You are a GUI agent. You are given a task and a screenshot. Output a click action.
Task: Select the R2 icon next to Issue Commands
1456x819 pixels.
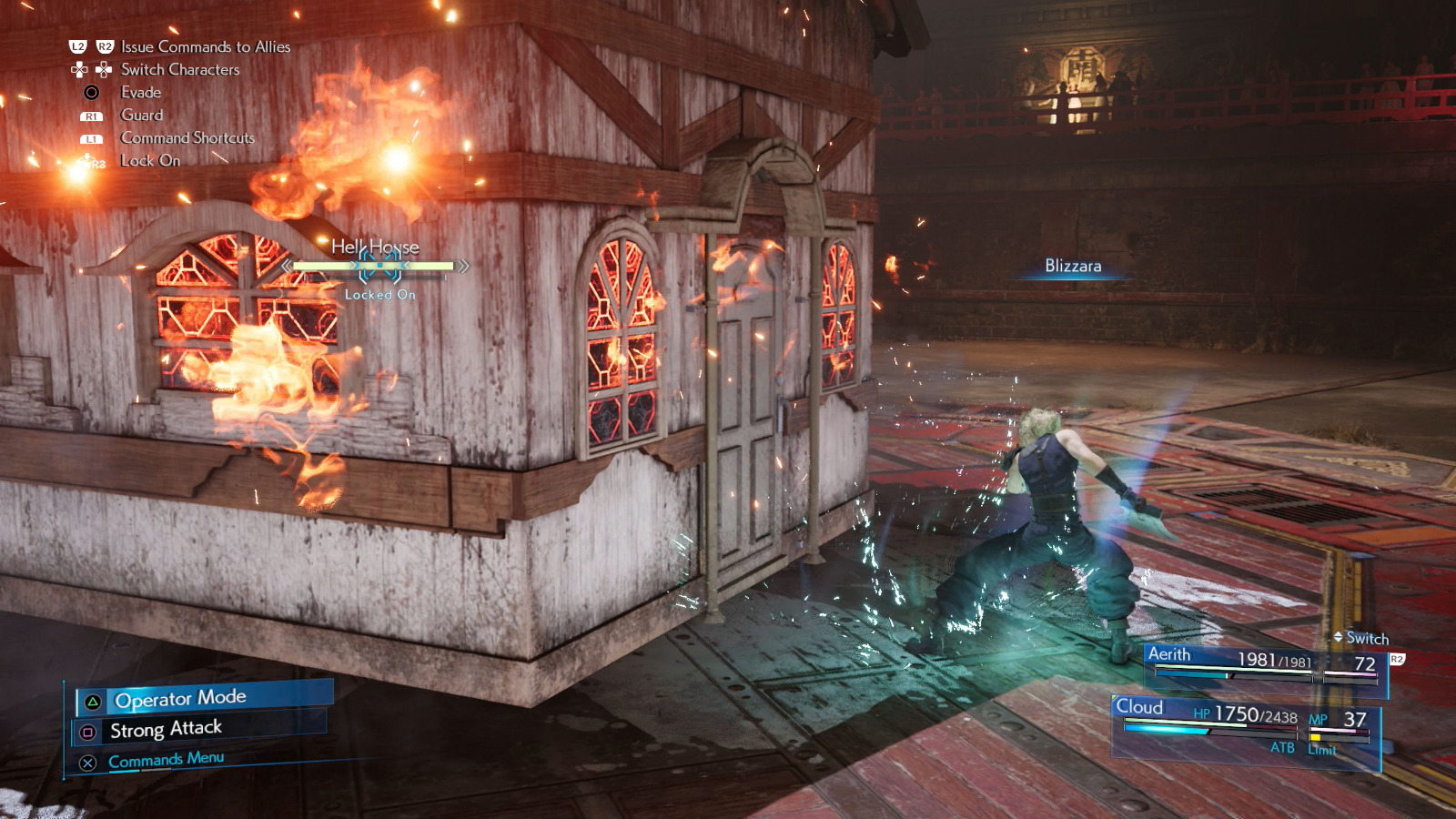coord(105,46)
